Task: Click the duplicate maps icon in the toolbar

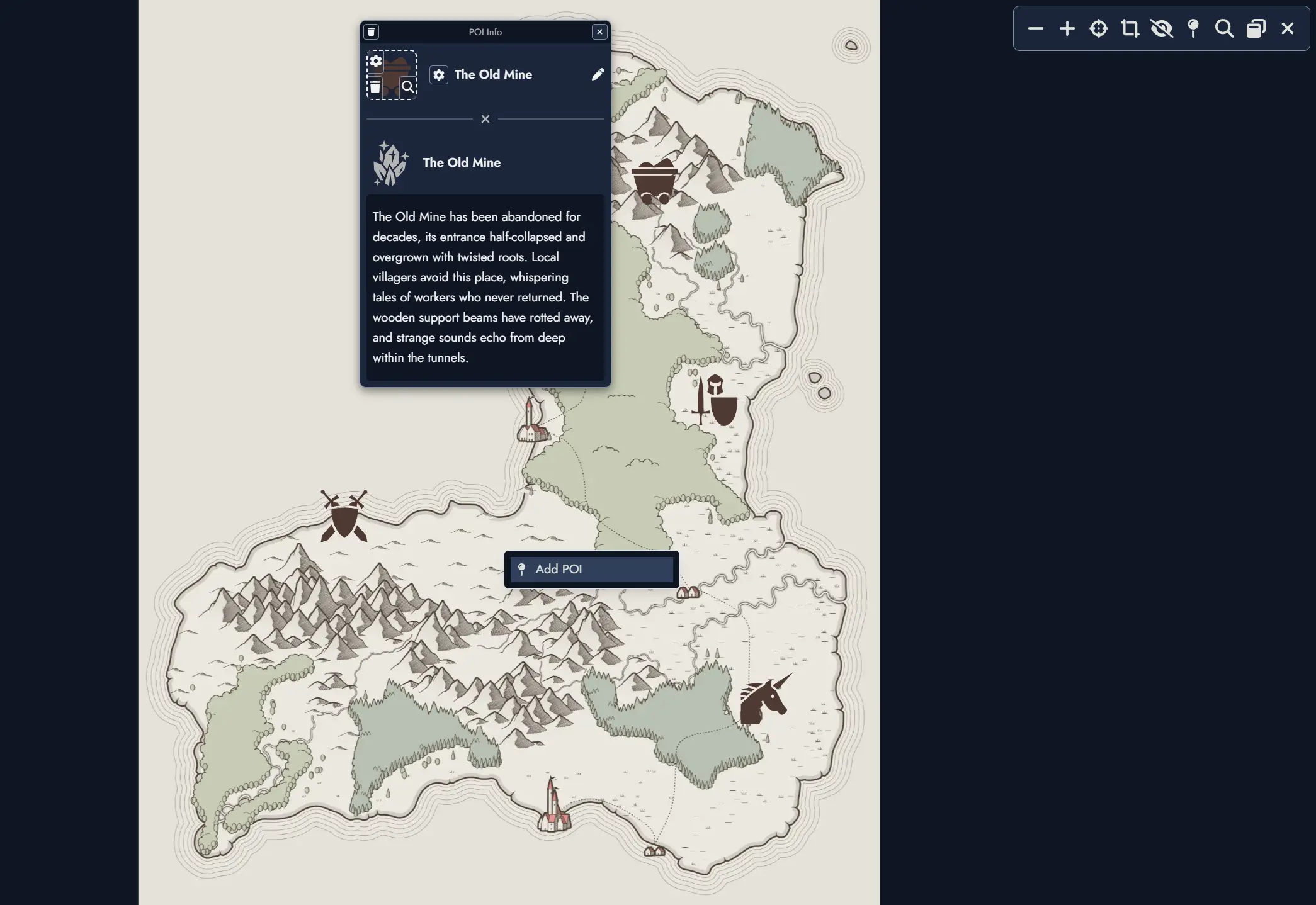Action: pos(1256,28)
